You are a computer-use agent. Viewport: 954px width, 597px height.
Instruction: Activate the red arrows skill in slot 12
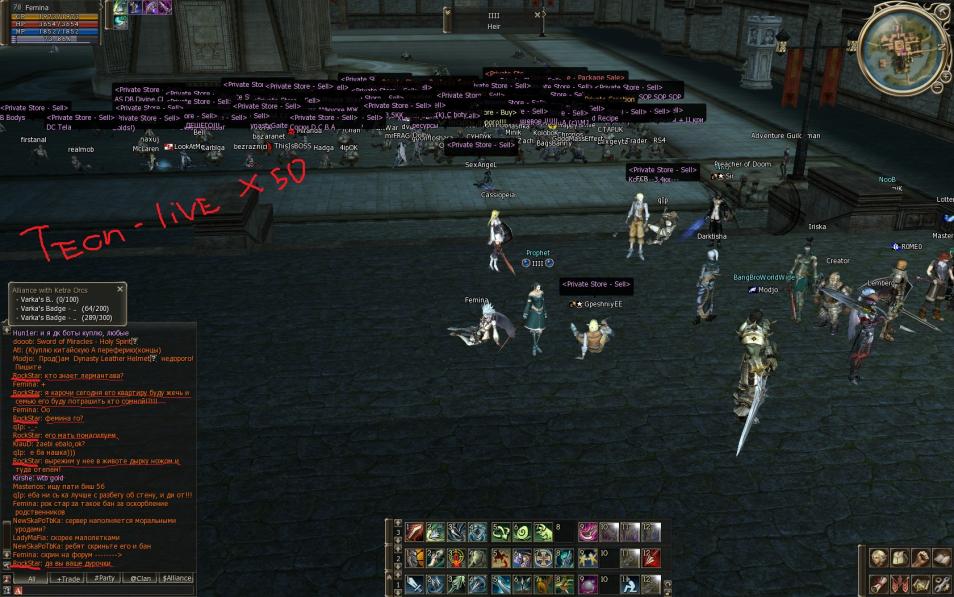[651, 557]
